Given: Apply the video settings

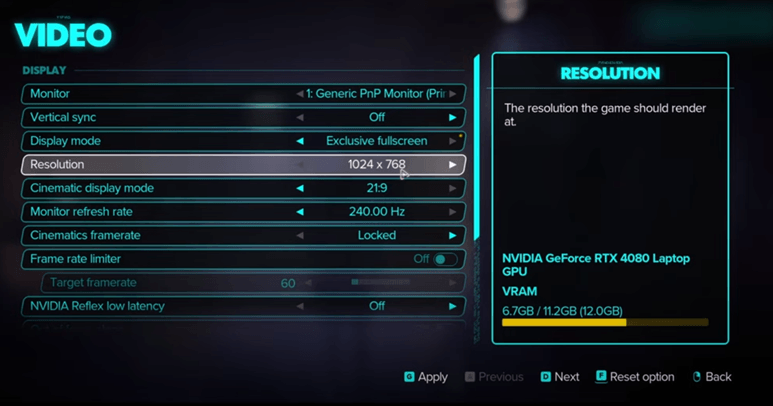Looking at the screenshot, I should 426,377.
